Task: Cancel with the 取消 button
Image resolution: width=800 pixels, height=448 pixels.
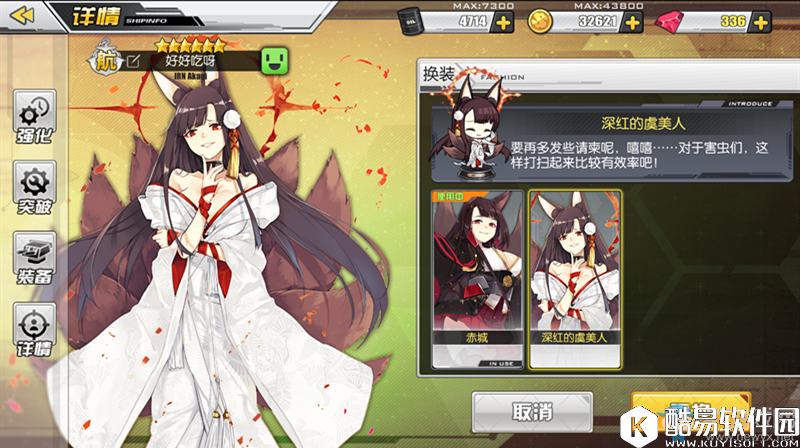Action: click(x=532, y=411)
